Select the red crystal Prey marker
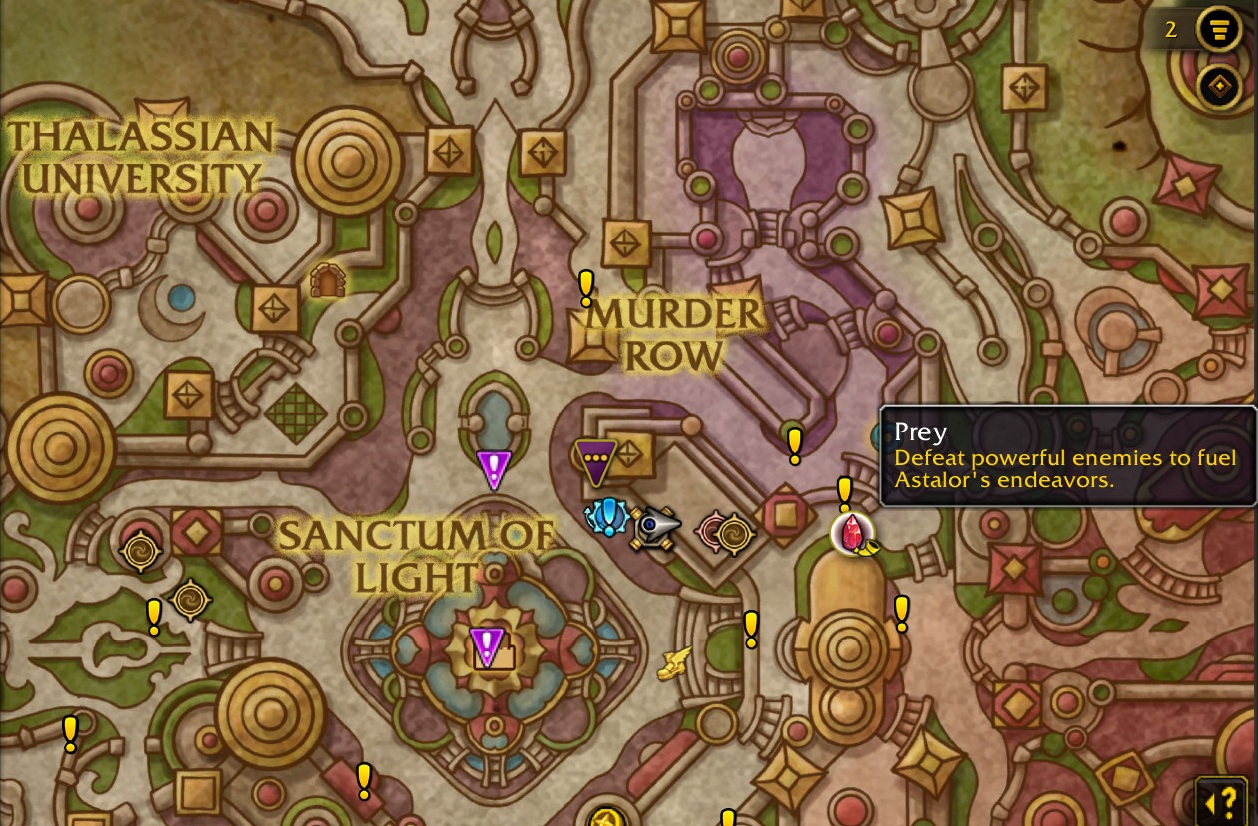The image size is (1258, 826). click(x=852, y=533)
